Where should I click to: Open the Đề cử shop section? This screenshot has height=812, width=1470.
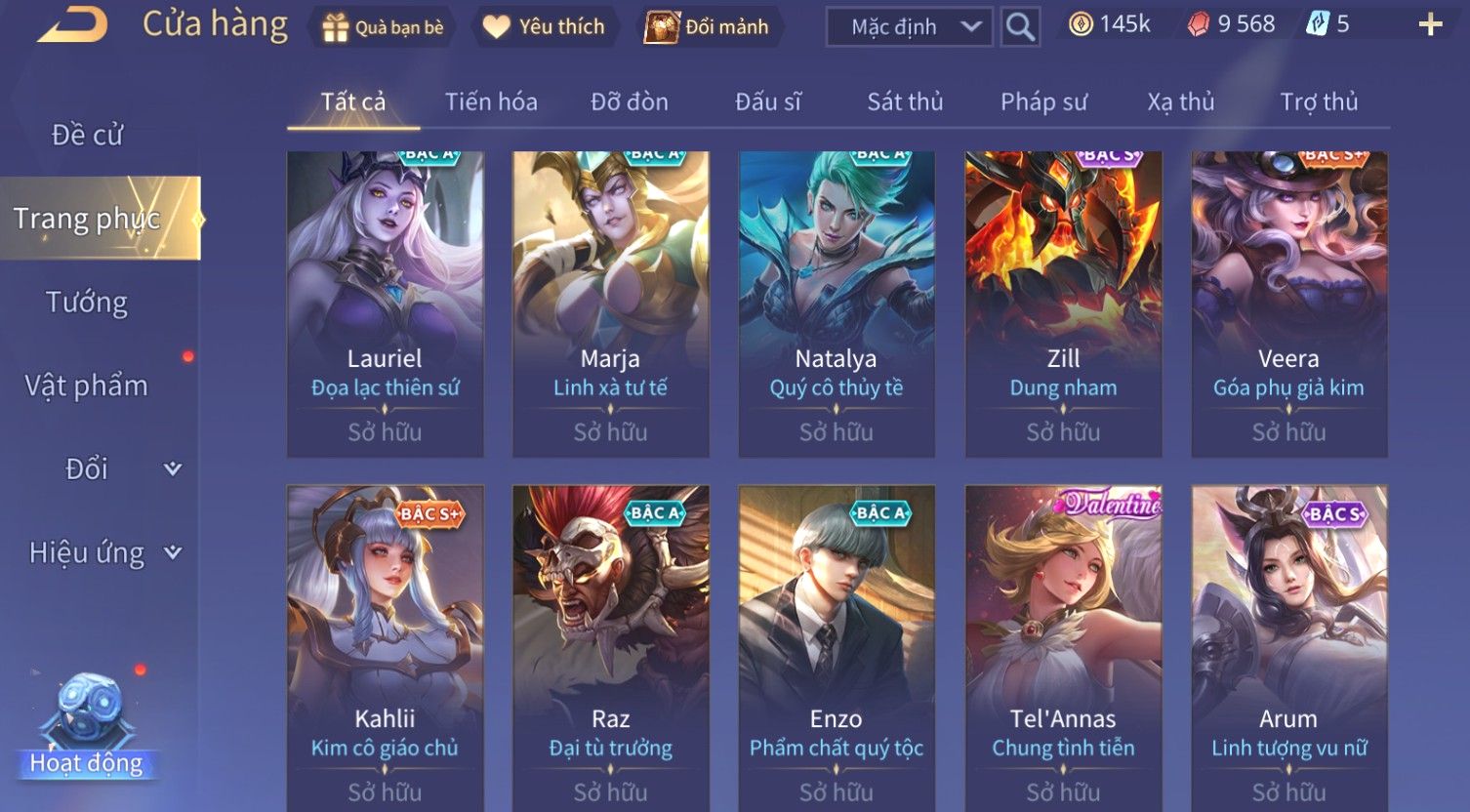click(88, 135)
